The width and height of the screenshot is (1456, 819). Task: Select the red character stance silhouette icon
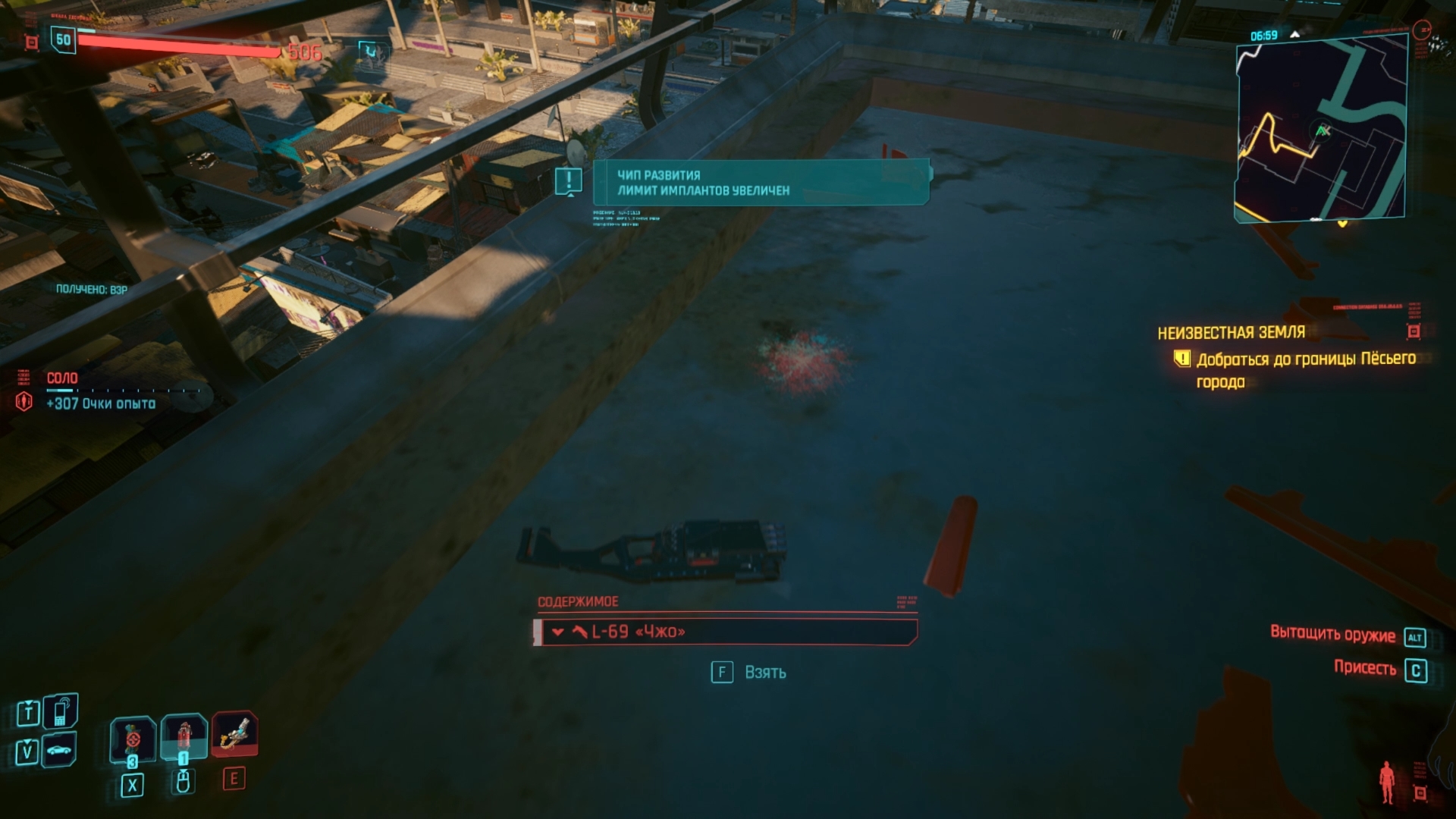pos(1387,782)
